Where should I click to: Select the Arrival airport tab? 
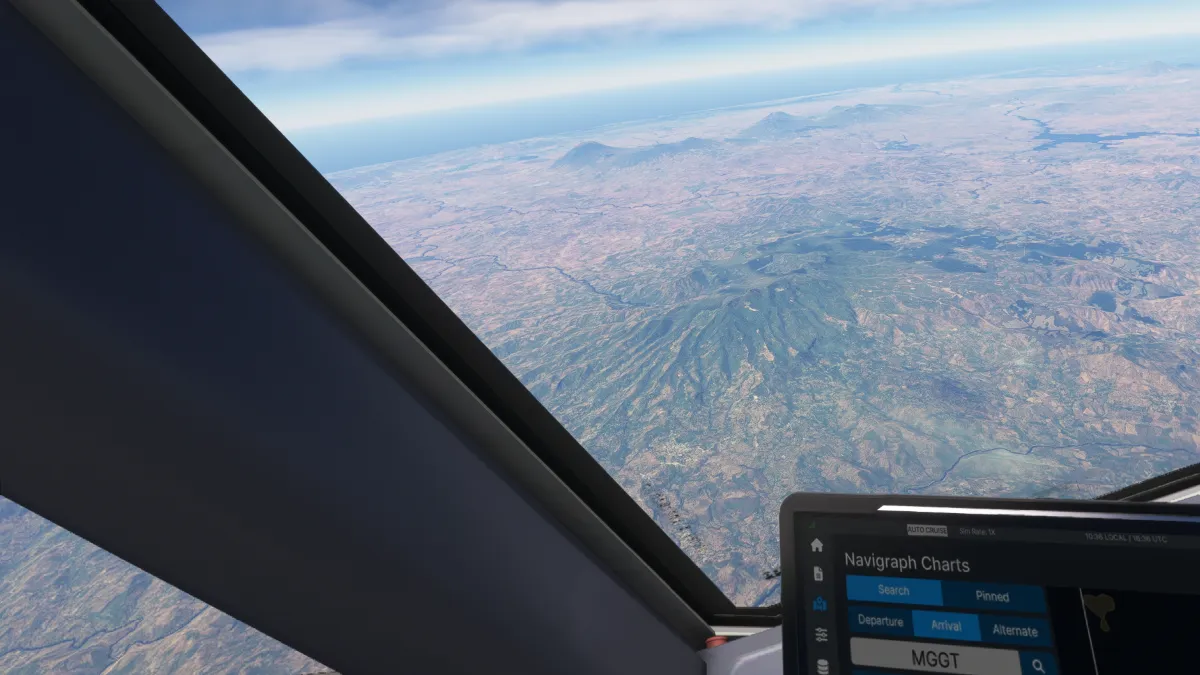click(946, 627)
